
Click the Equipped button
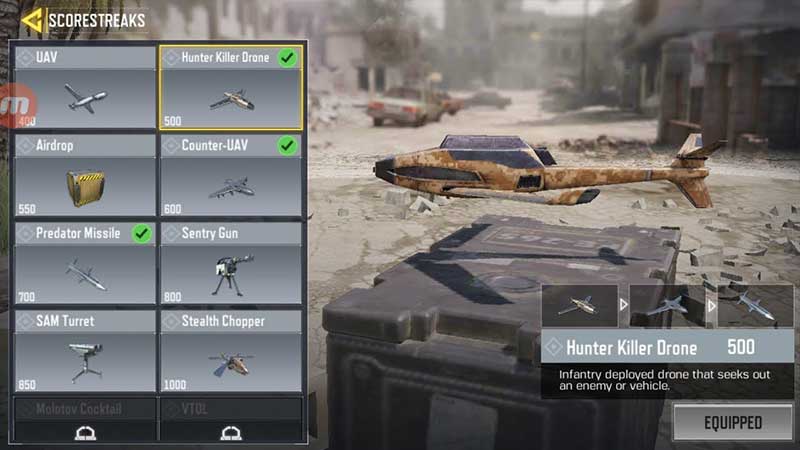733,422
